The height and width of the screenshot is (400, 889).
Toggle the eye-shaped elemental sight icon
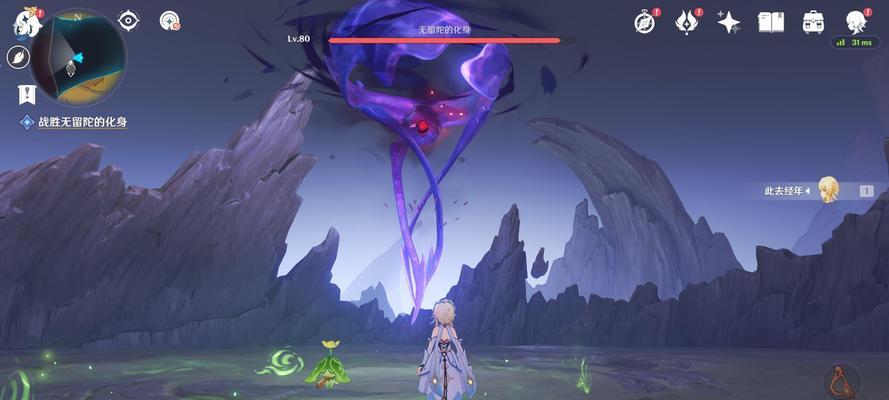pyautogui.click(x=128, y=20)
